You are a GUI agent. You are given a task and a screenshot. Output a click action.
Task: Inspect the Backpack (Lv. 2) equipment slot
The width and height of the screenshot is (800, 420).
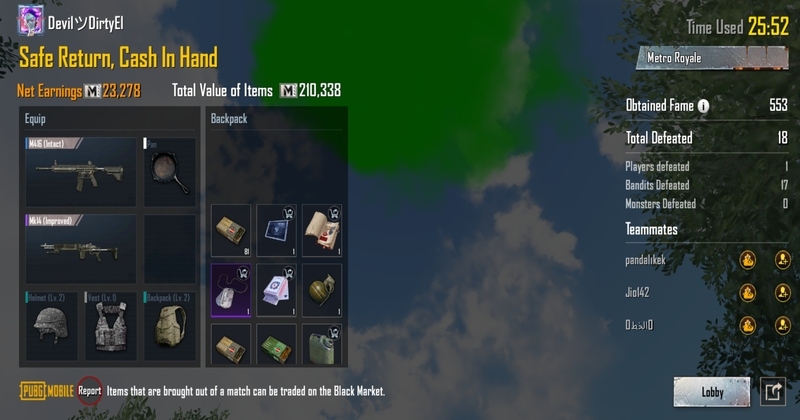coord(169,325)
